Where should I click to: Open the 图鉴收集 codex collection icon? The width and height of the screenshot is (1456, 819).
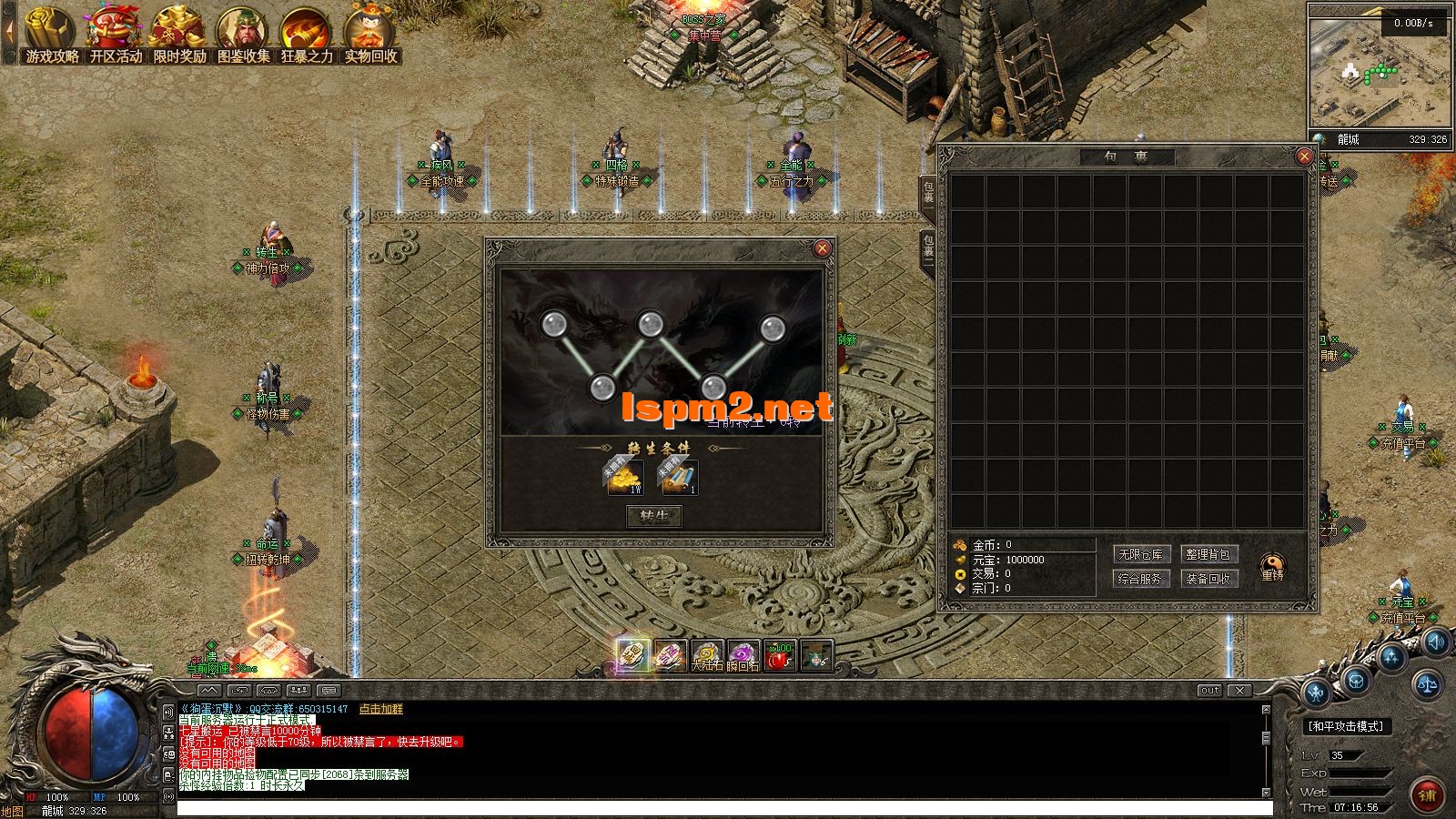click(243, 35)
